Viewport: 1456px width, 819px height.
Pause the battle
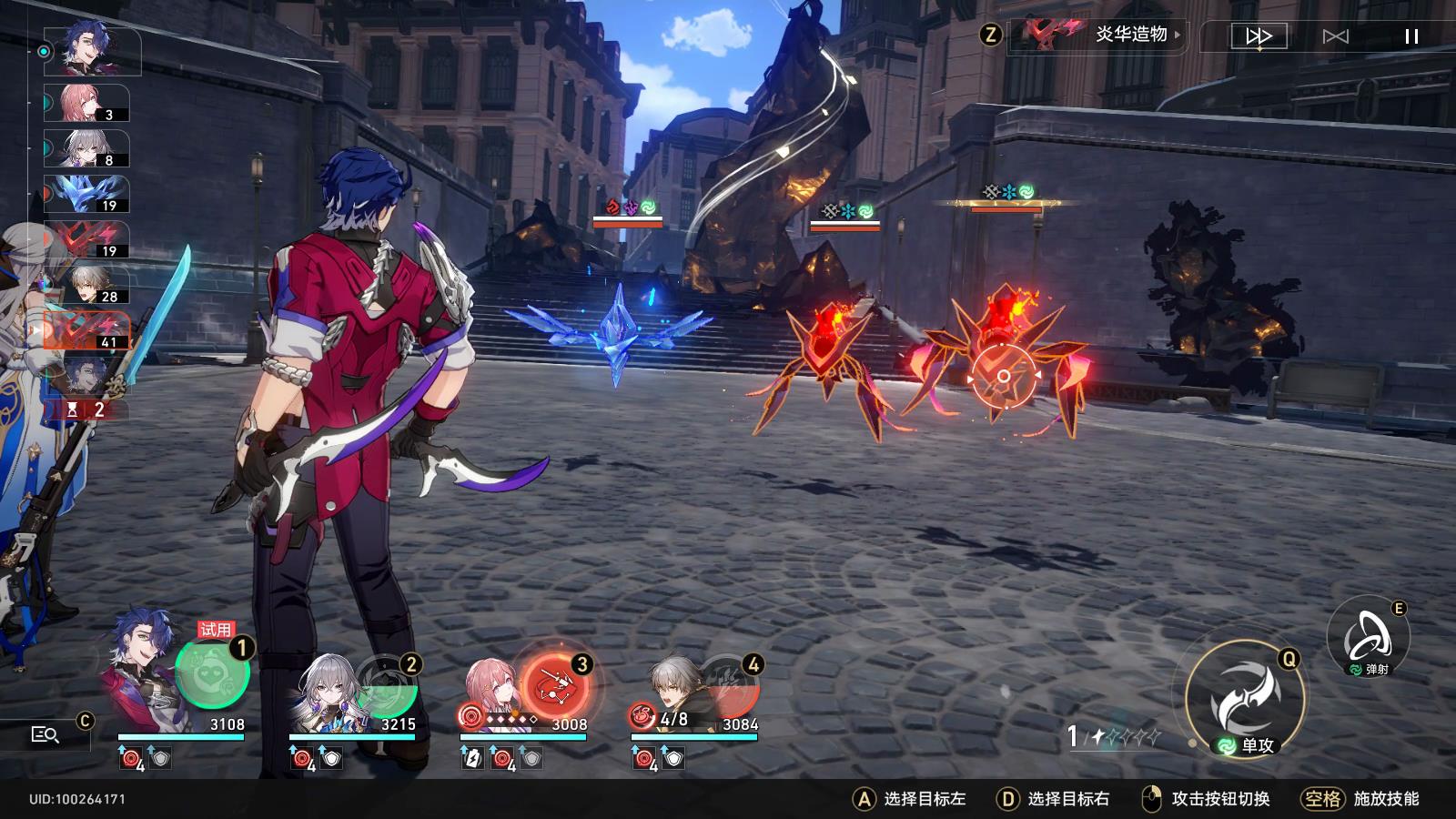[x=1411, y=36]
